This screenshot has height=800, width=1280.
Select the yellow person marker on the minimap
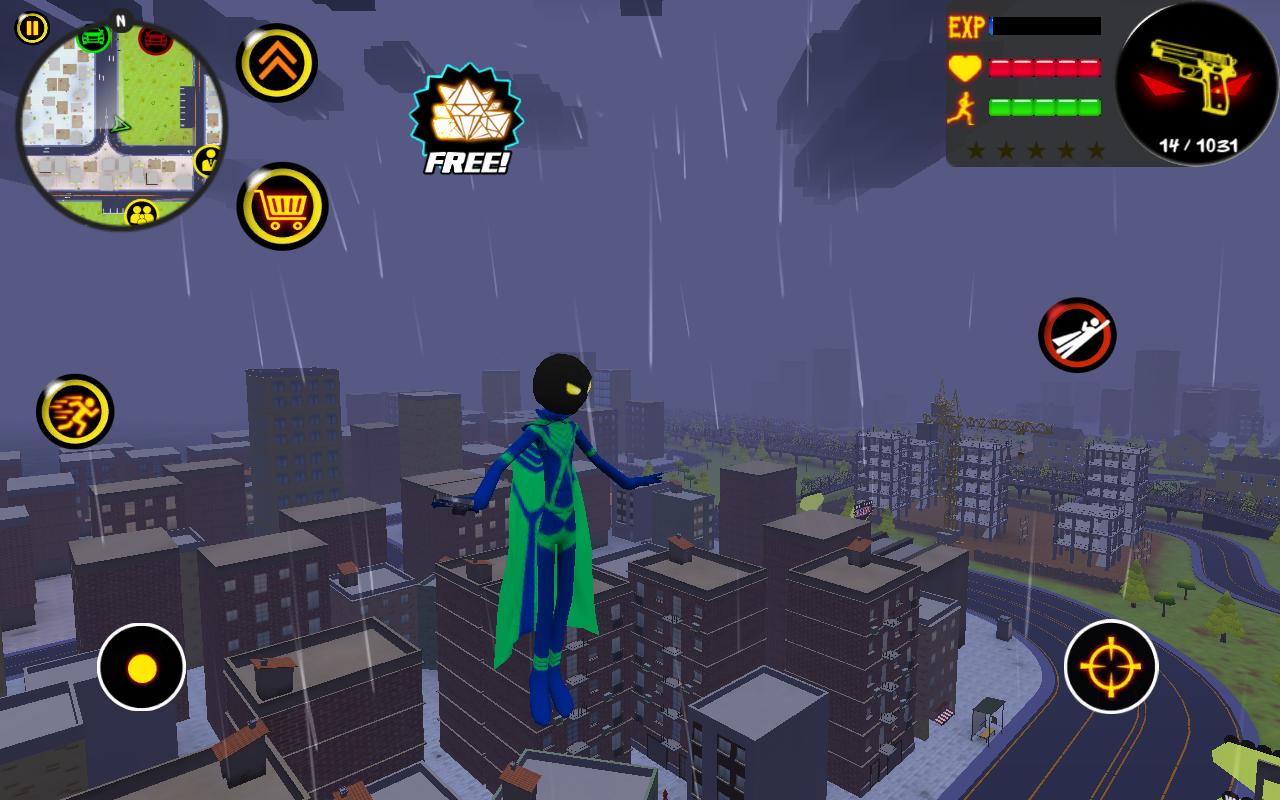tap(210, 158)
